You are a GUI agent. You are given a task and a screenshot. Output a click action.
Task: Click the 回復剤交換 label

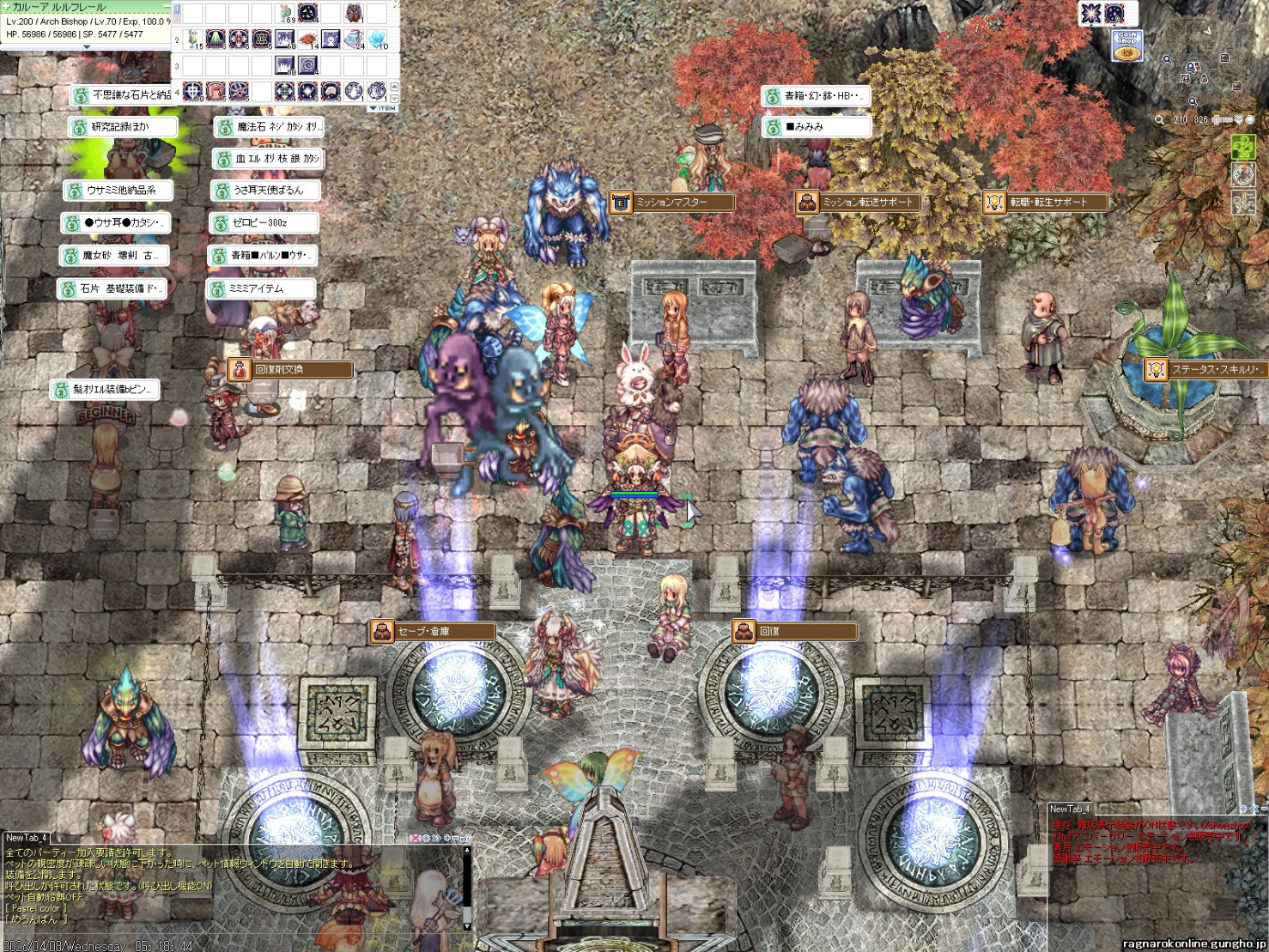(290, 370)
